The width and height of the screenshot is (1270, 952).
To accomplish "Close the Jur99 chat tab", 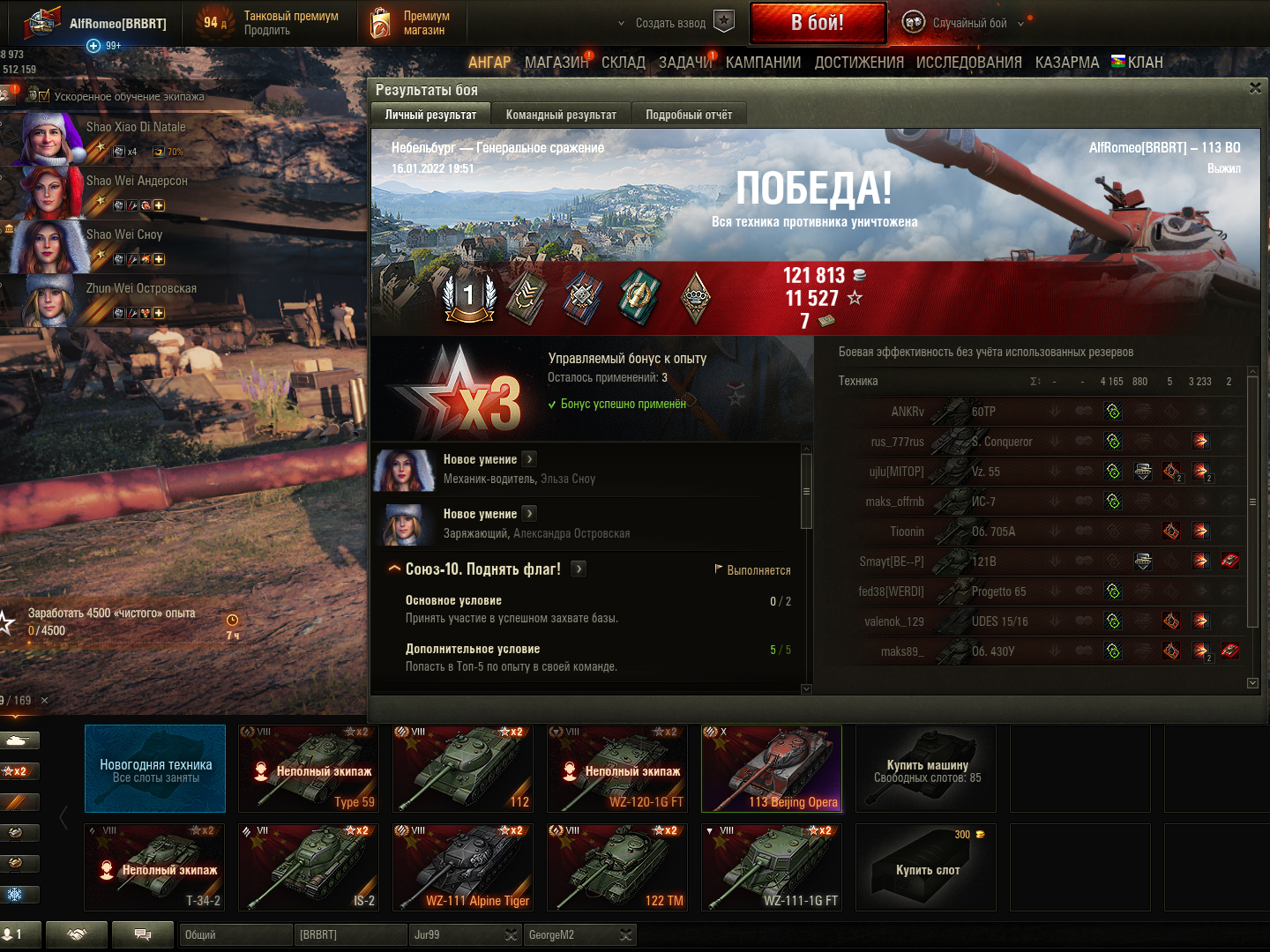I will pos(511,935).
